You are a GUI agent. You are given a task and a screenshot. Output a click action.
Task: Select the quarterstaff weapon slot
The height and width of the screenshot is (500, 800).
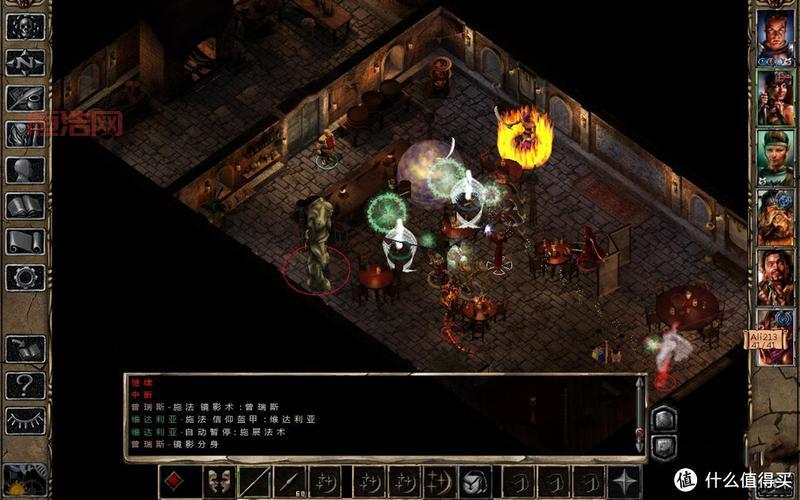click(254, 481)
